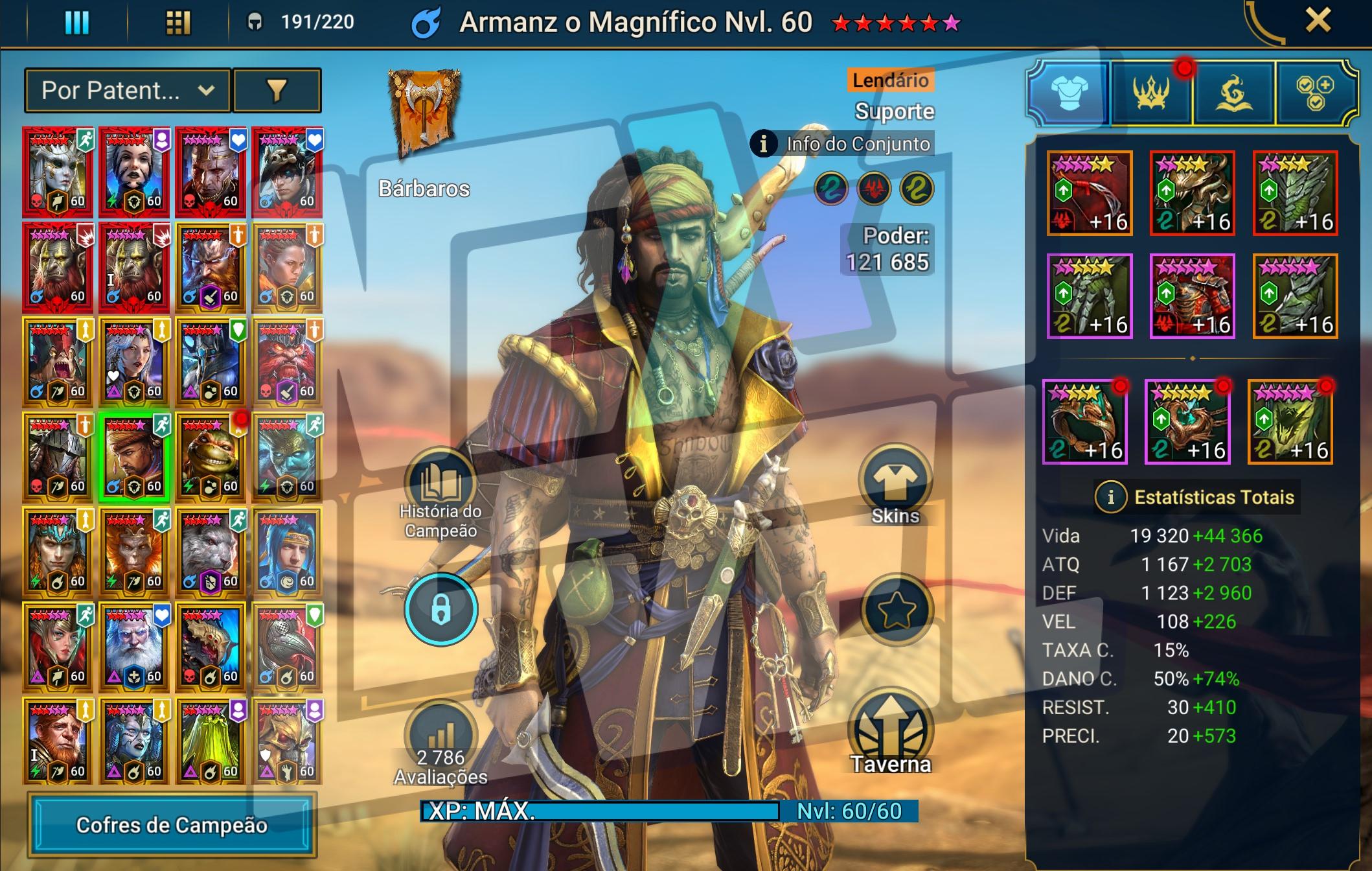Switch to the armor equipment tab
The width and height of the screenshot is (1372, 871).
(1069, 93)
